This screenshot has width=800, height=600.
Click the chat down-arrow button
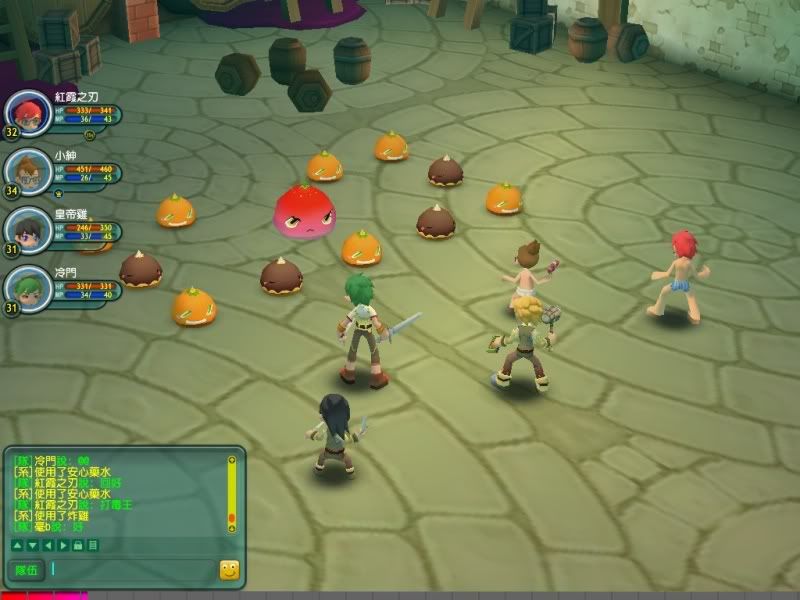pyautogui.click(x=32, y=545)
